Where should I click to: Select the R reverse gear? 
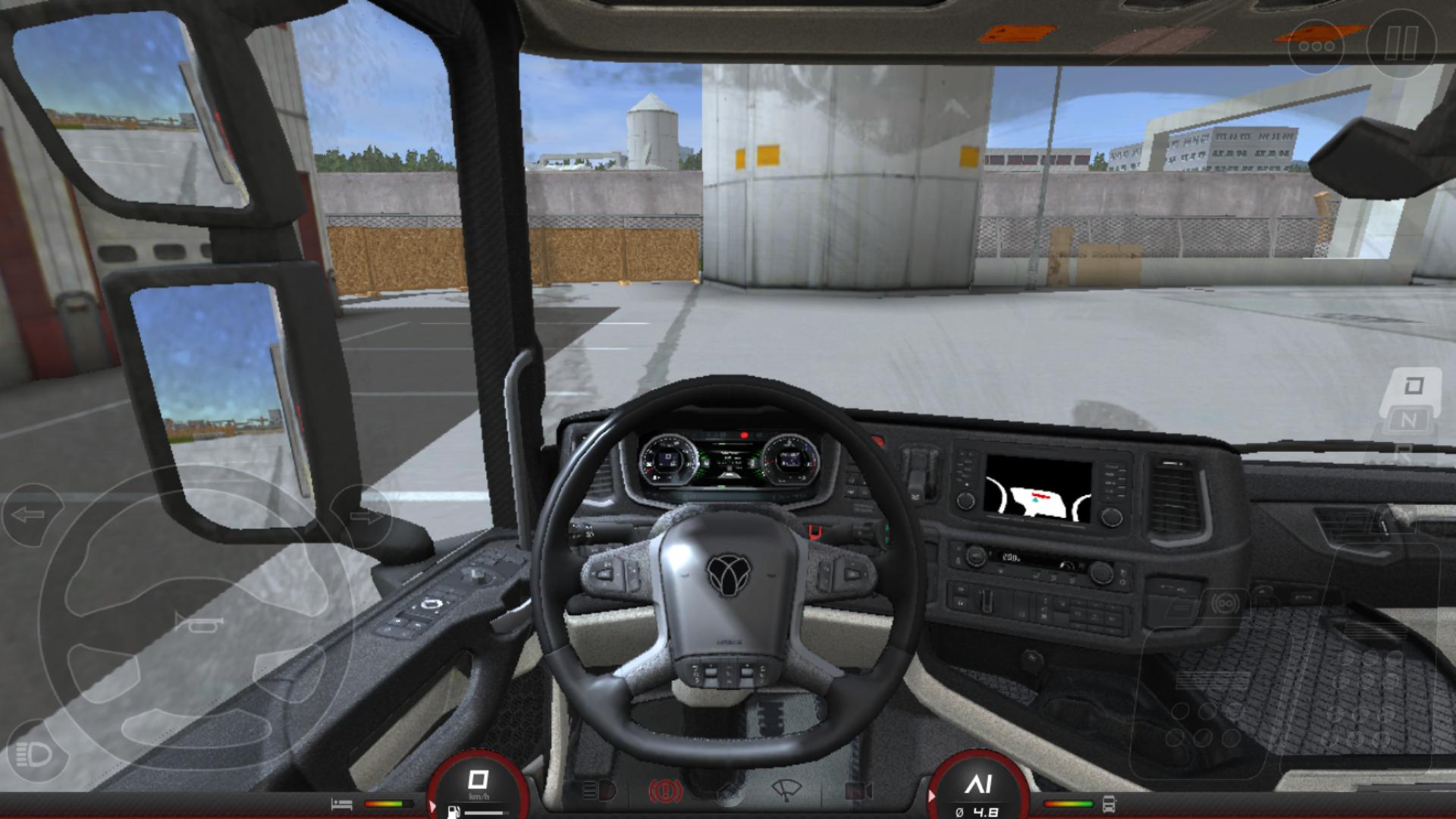tap(1403, 453)
